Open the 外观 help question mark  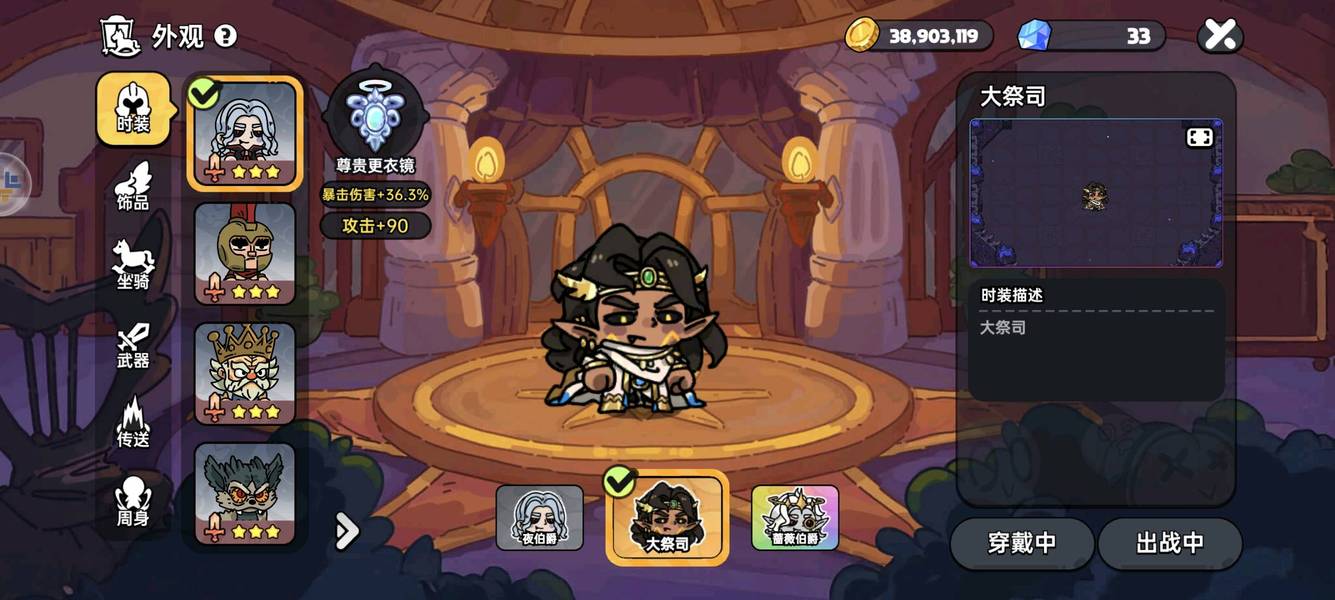(x=226, y=37)
